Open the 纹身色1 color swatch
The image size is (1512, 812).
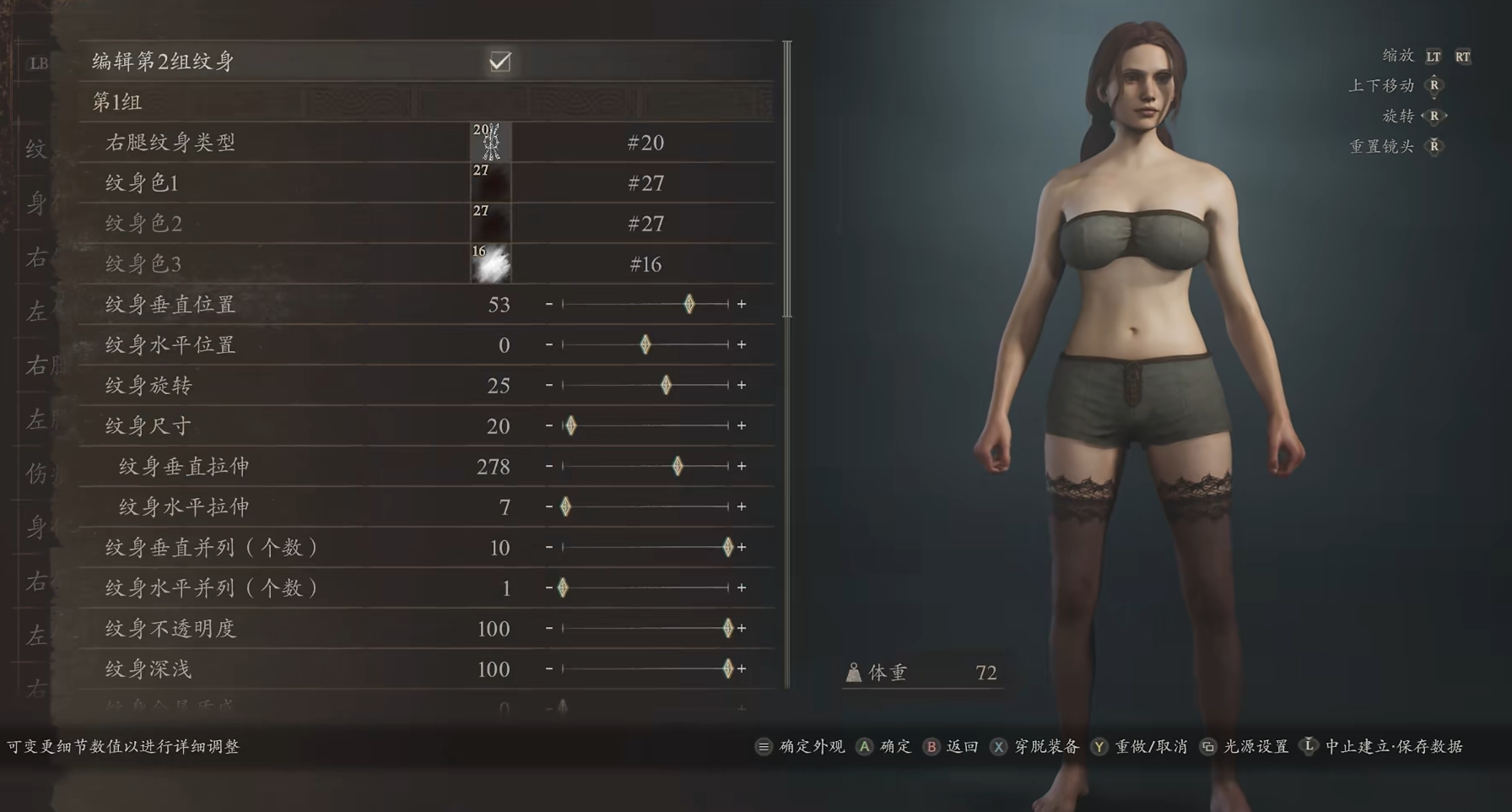(x=490, y=183)
